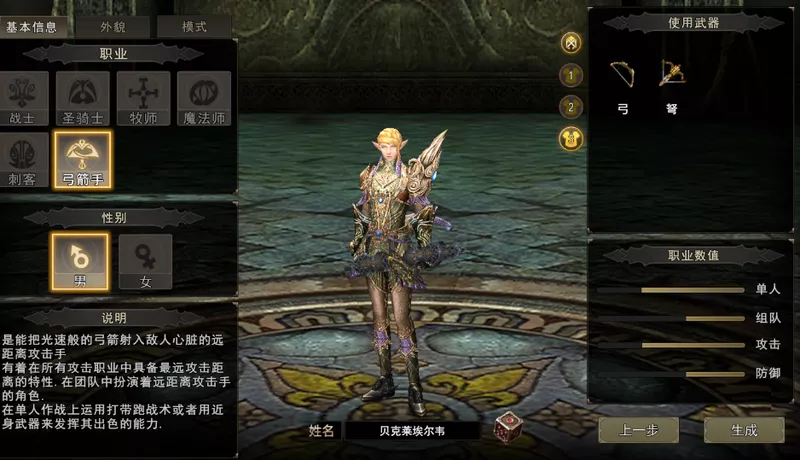This screenshot has height=460, width=800.
Task: Go back with the 上一步 button
Action: (638, 430)
